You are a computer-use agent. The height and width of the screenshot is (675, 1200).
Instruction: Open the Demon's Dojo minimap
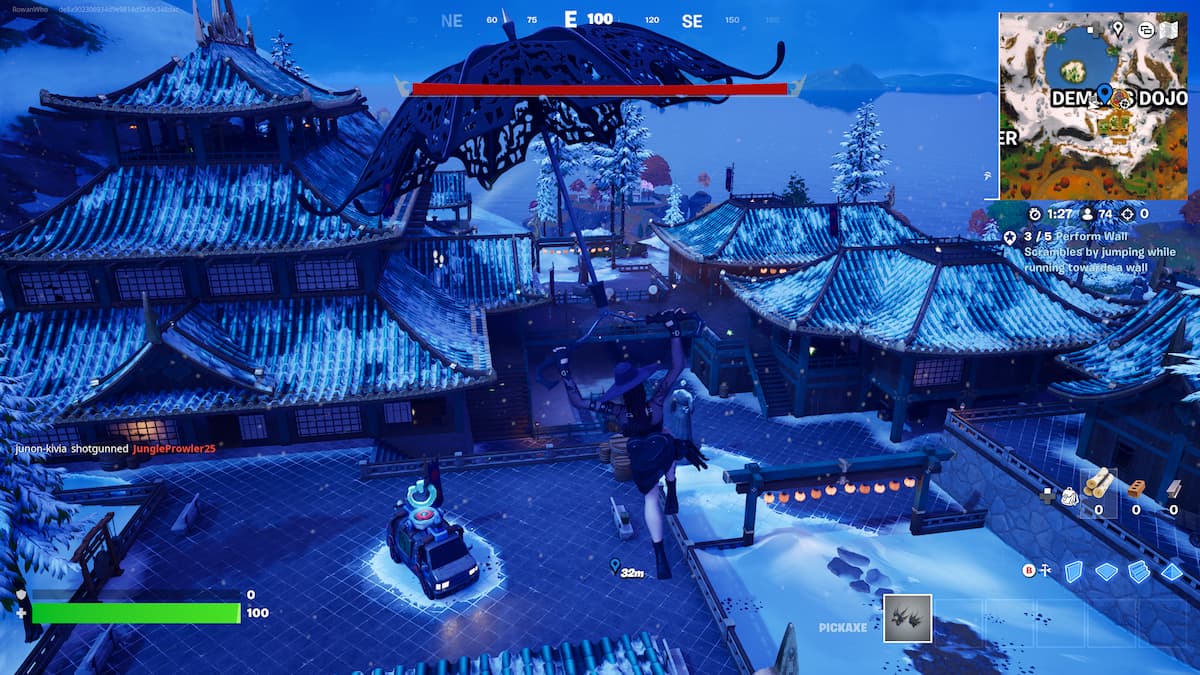(x=1093, y=105)
